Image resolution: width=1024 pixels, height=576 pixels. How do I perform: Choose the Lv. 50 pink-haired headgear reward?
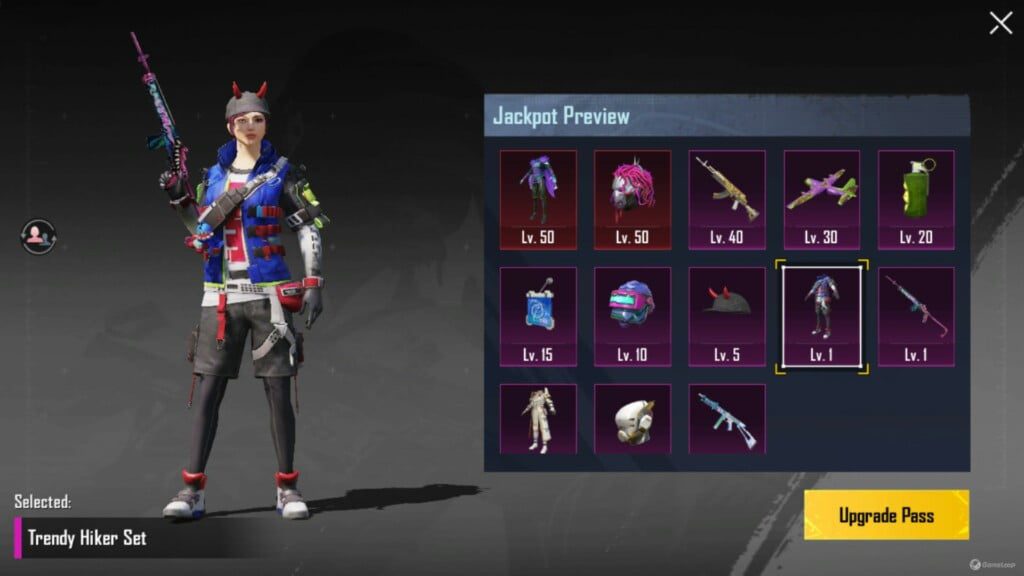[x=632, y=199]
